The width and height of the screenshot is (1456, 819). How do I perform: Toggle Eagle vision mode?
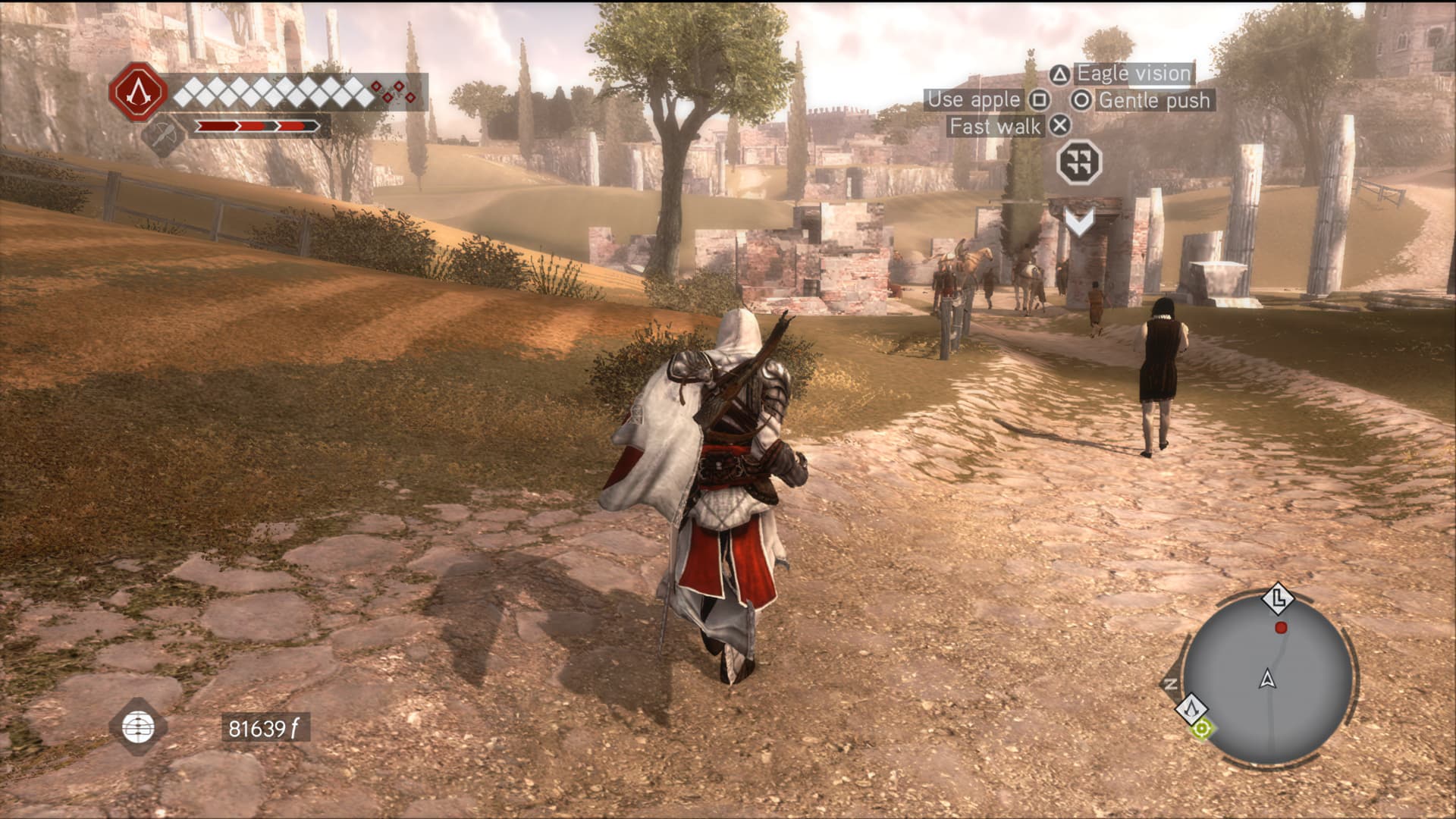tap(1137, 74)
